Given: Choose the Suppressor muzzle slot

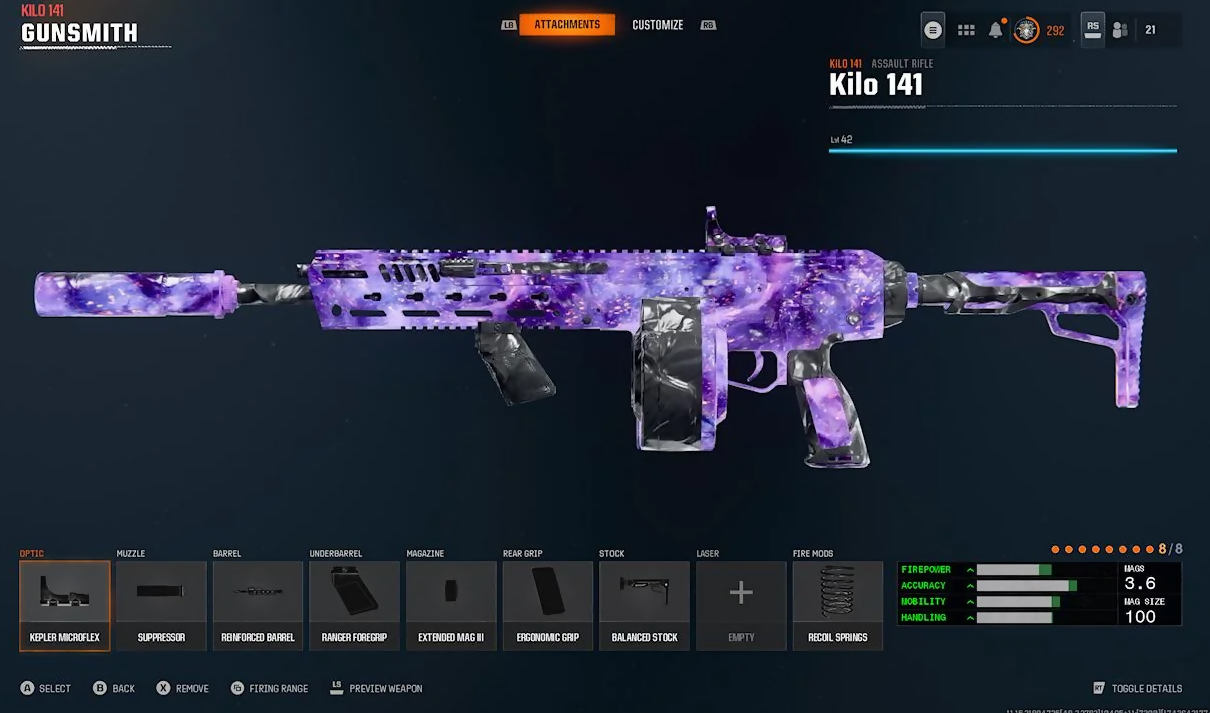Looking at the screenshot, I should pos(161,605).
